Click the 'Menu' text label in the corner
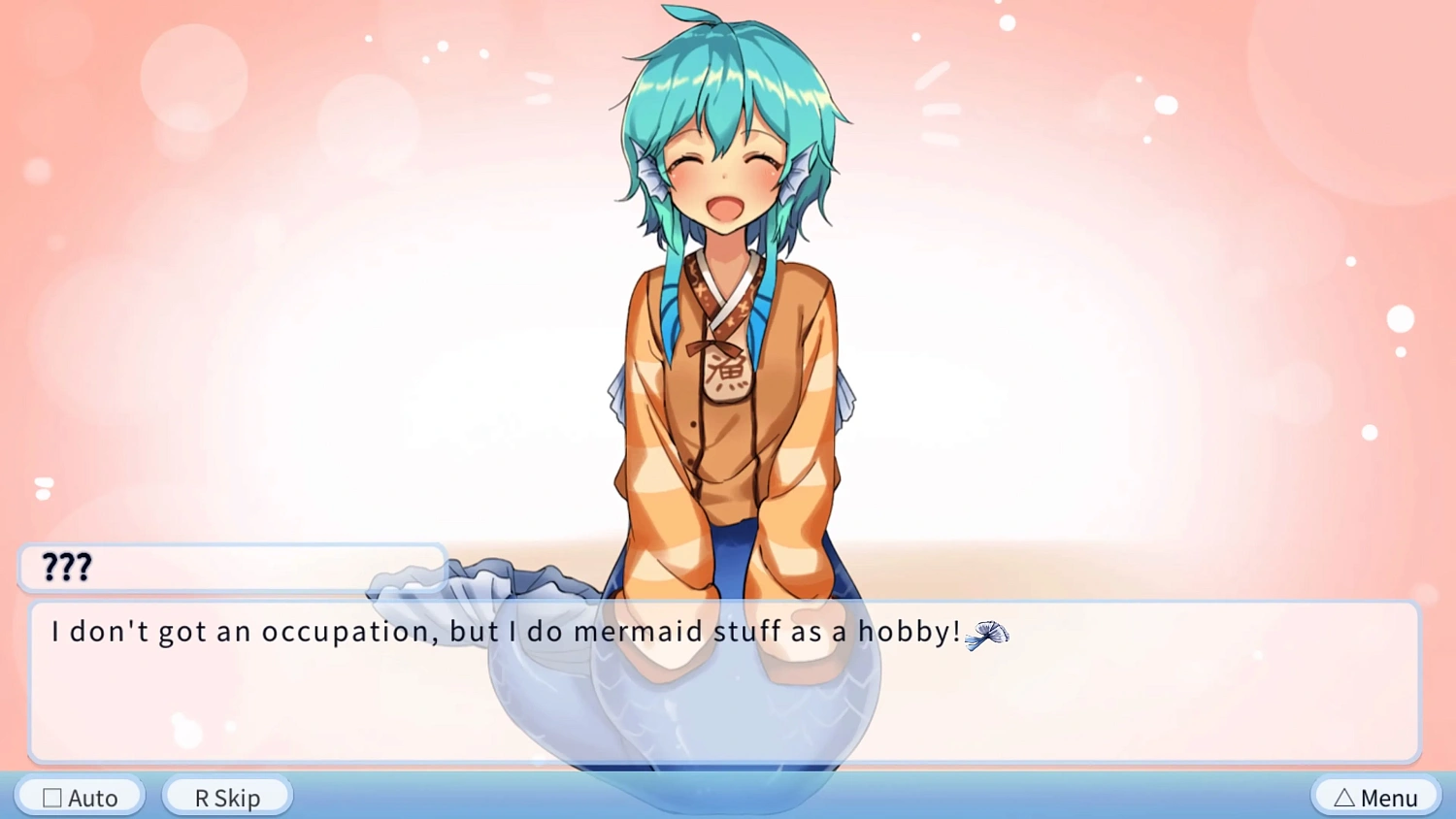Image resolution: width=1456 pixels, height=819 pixels. click(x=1388, y=797)
